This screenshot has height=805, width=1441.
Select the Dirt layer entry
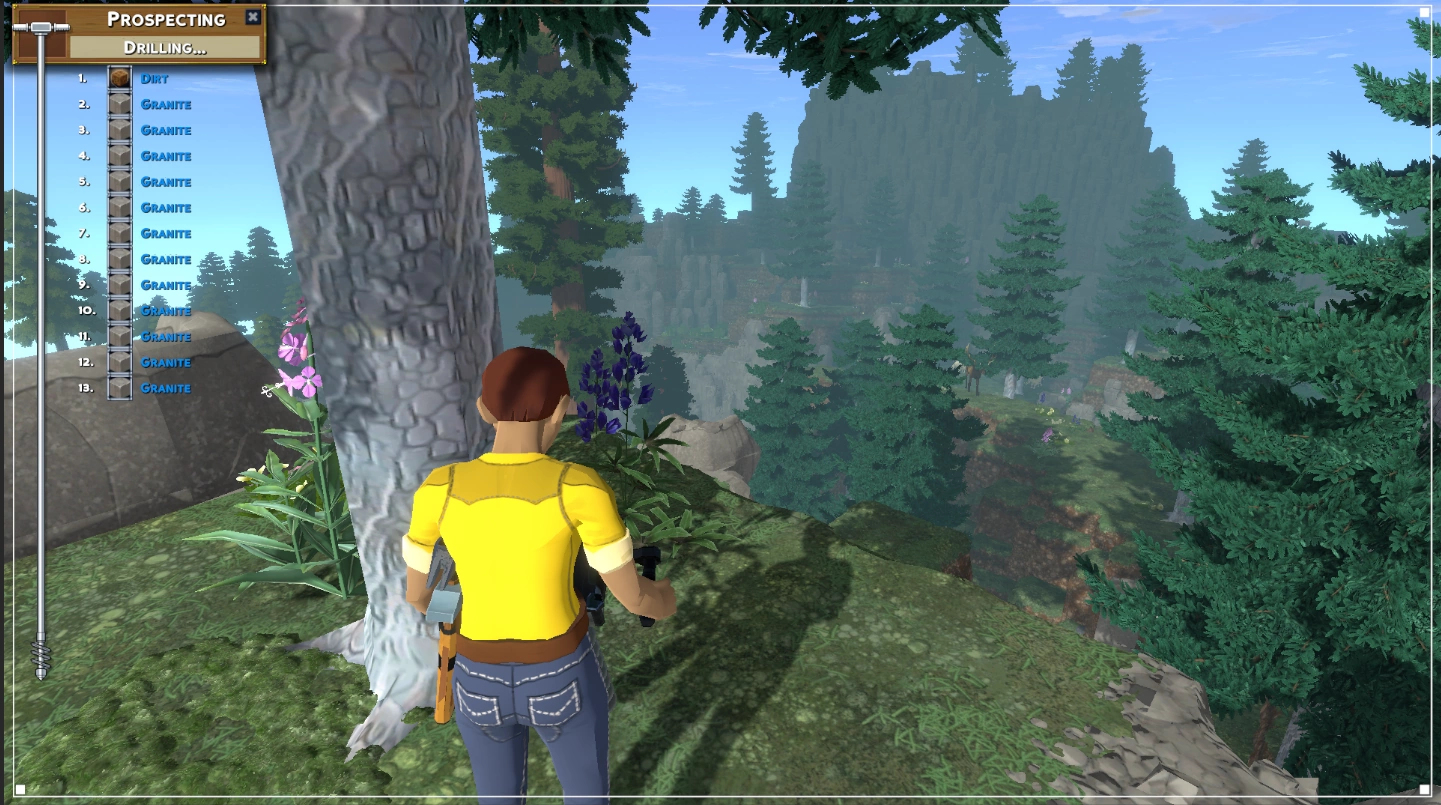click(x=154, y=78)
